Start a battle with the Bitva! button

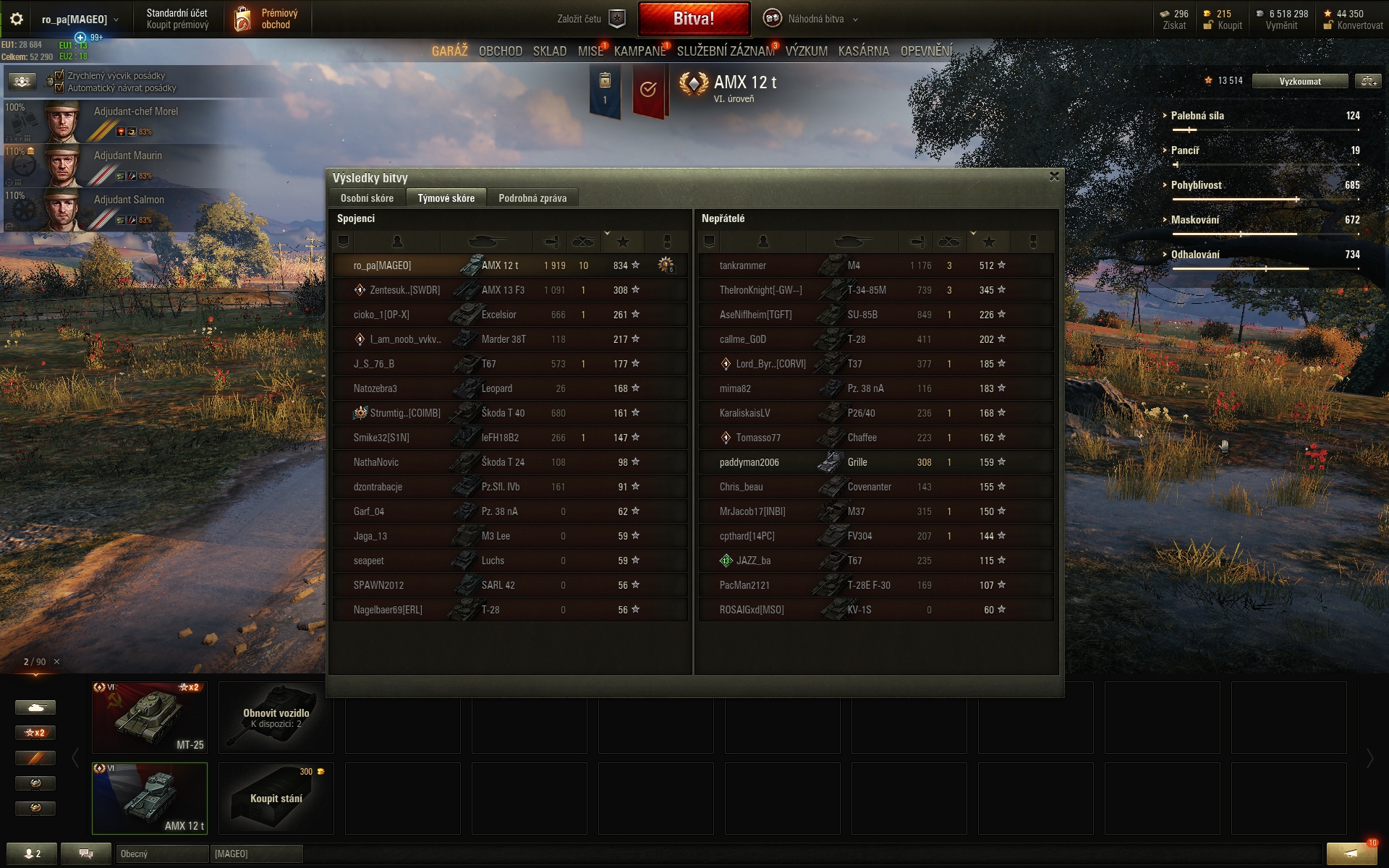point(694,19)
